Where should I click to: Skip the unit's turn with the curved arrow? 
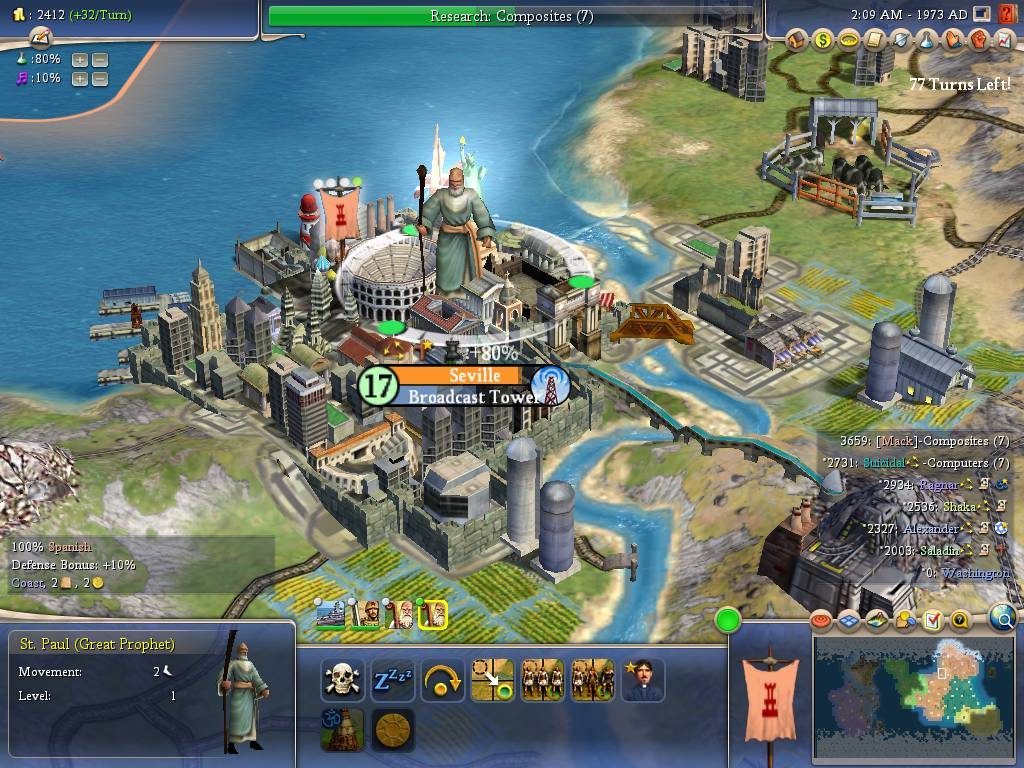point(443,680)
